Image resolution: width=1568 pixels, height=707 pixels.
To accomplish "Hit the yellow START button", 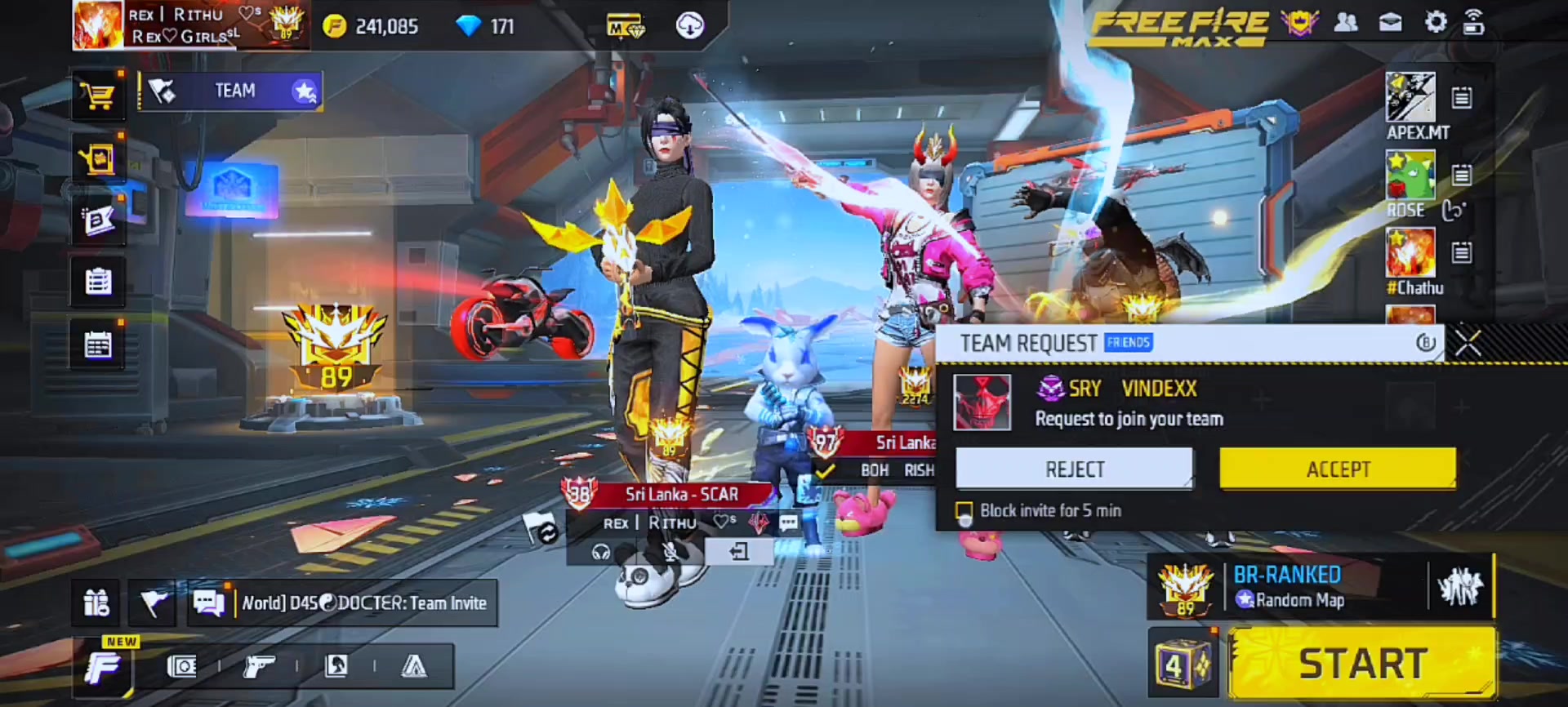I will (1362, 663).
